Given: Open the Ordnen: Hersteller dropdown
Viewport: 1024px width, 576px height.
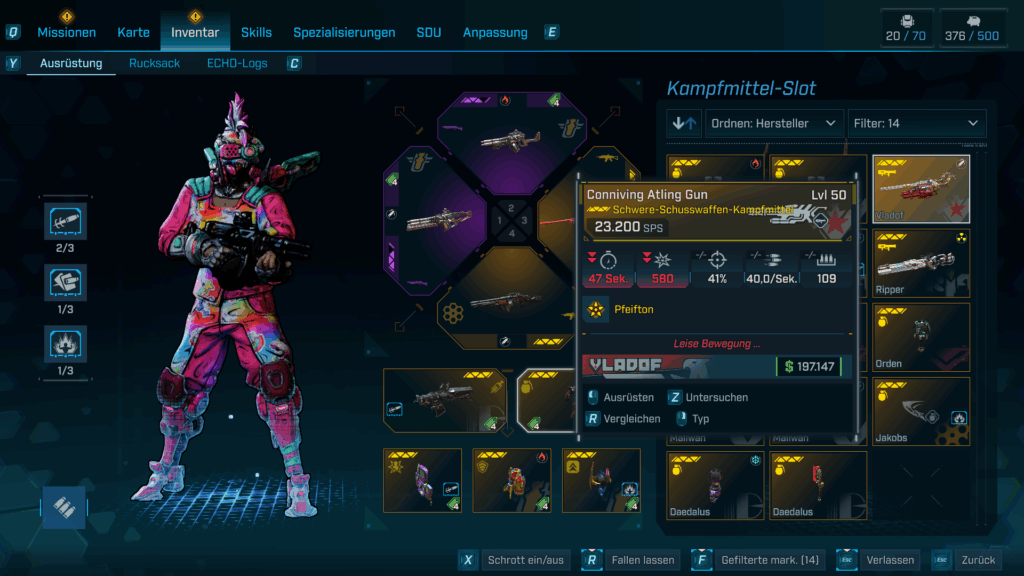Looking at the screenshot, I should [x=774, y=123].
